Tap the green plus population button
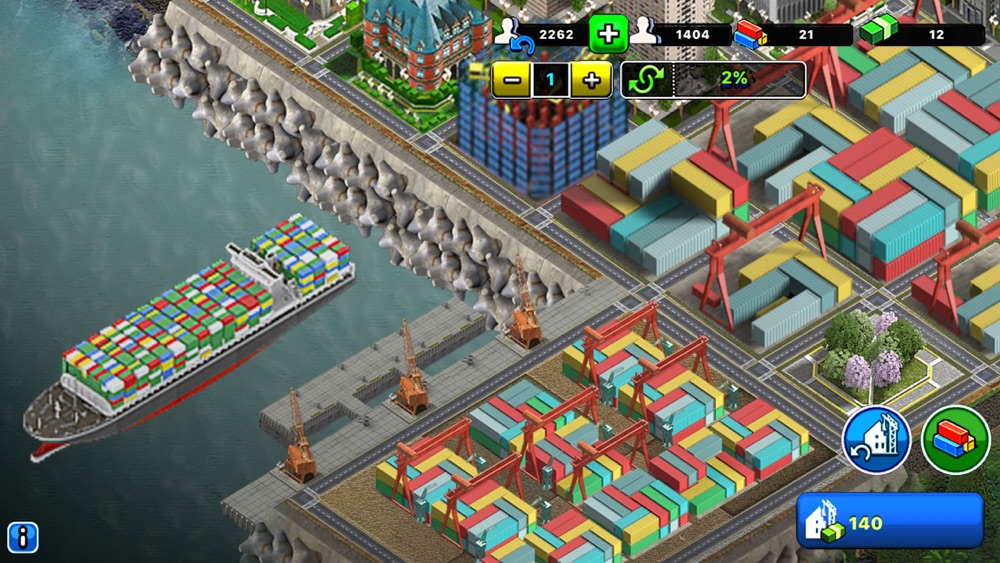The image size is (1000, 563). click(x=607, y=34)
